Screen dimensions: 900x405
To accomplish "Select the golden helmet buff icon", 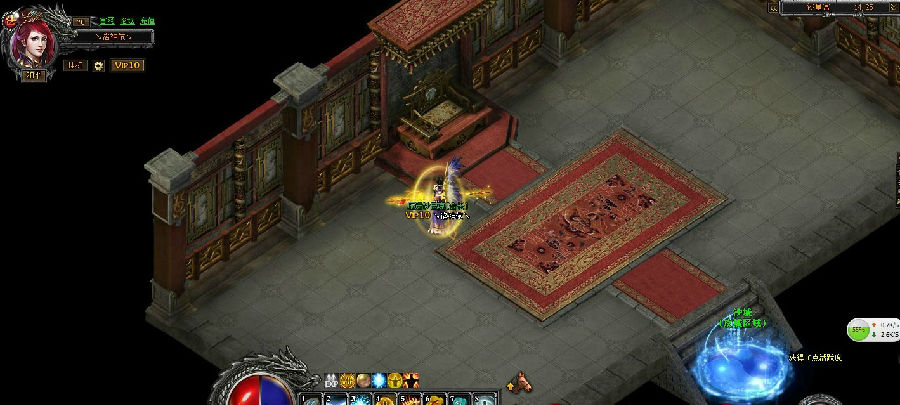I will [x=395, y=380].
